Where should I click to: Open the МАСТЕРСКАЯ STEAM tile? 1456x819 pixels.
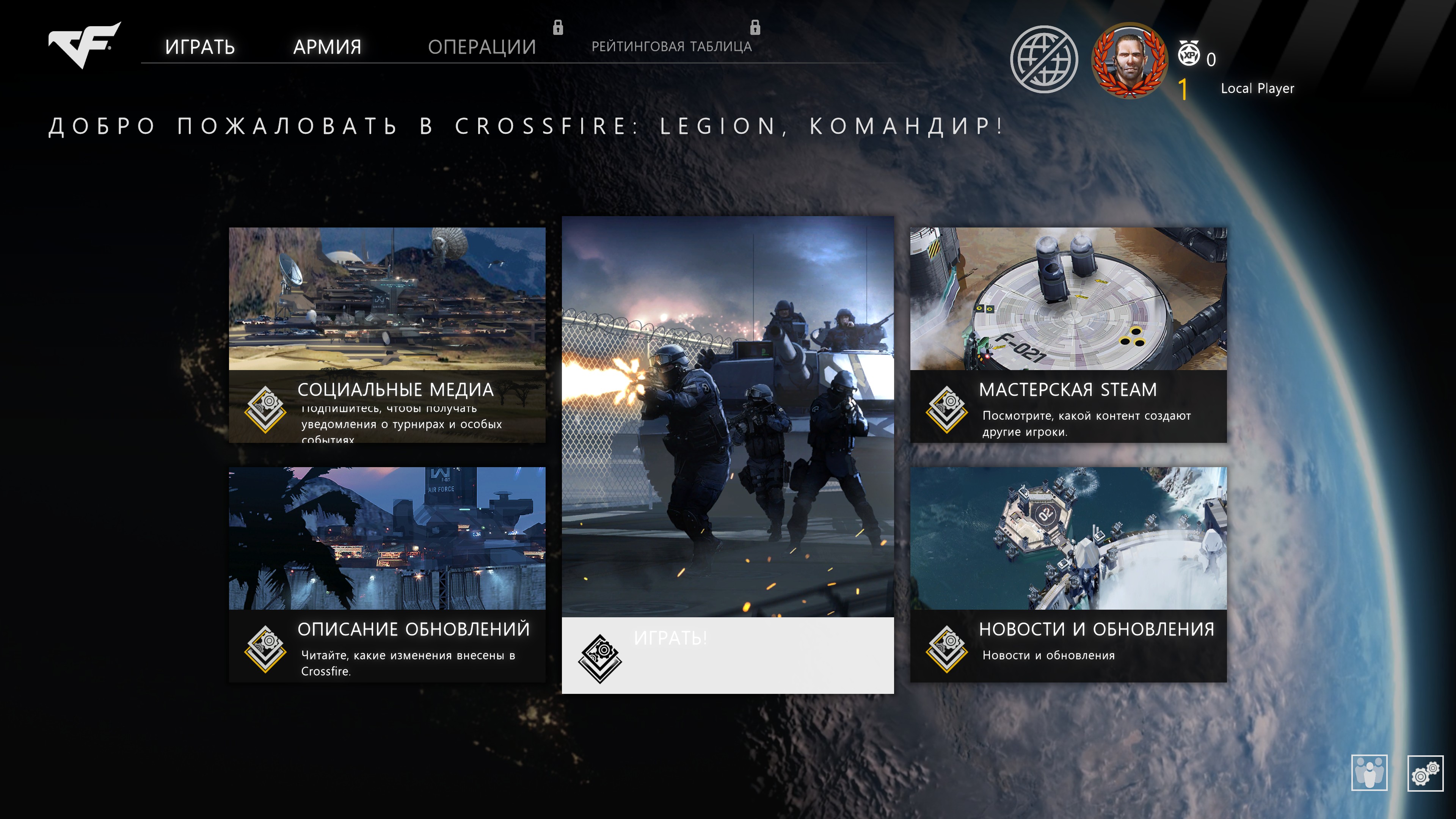coord(1068,334)
